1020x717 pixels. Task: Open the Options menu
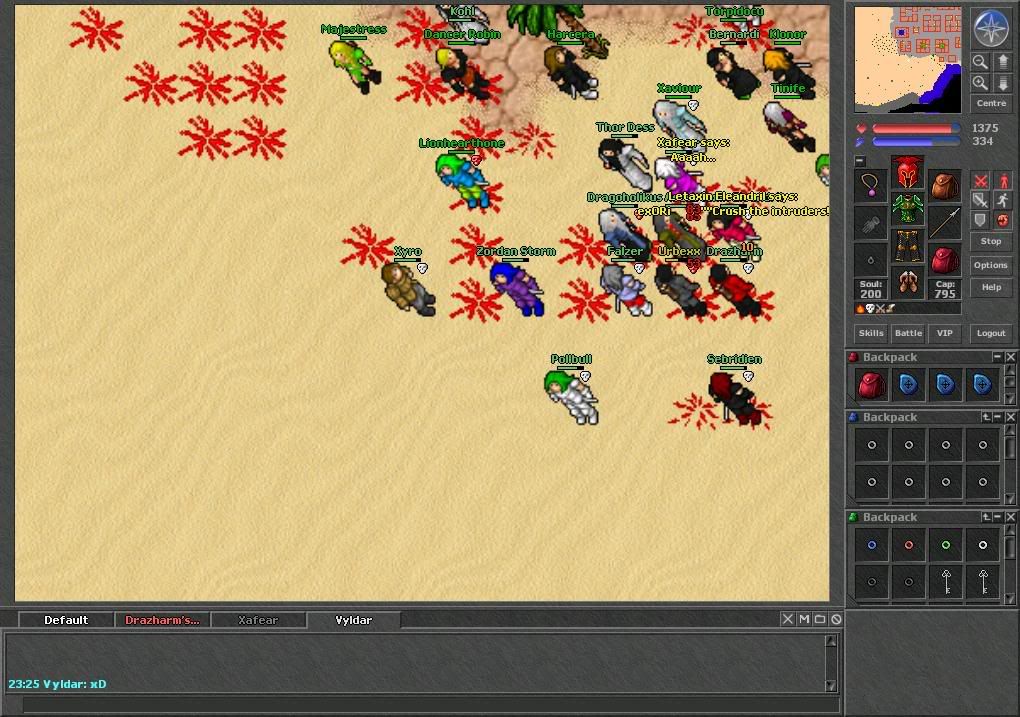click(x=991, y=265)
